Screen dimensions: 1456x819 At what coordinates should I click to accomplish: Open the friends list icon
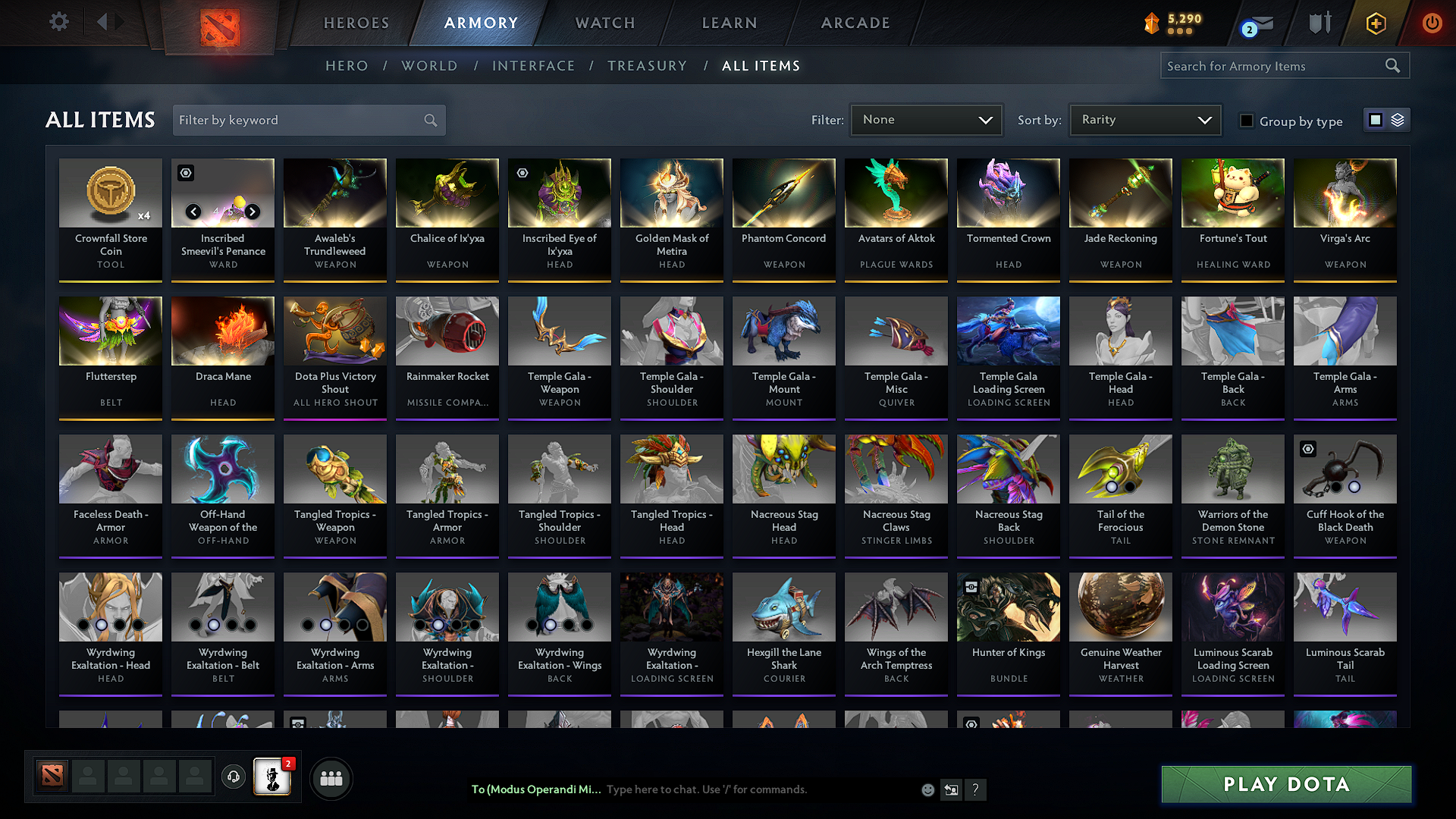[x=332, y=777]
